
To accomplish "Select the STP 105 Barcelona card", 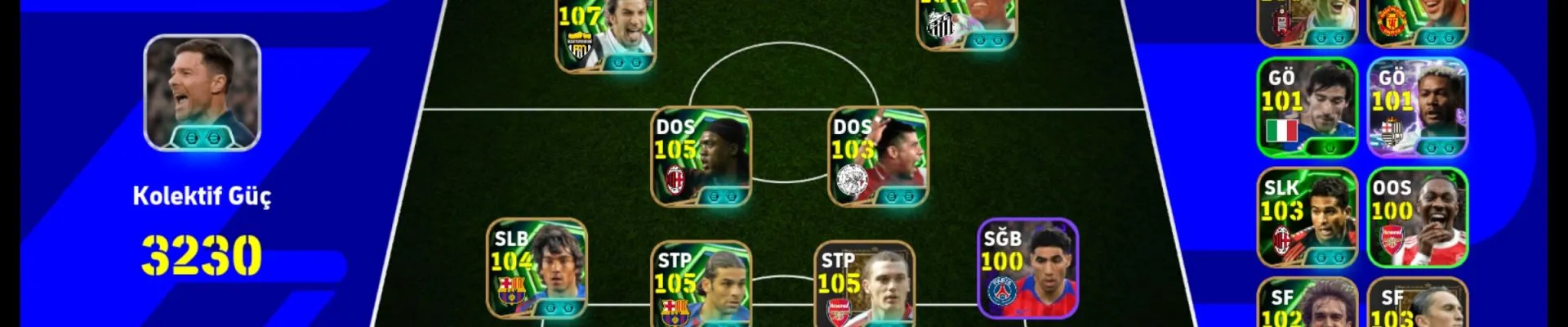I will point(701,284).
